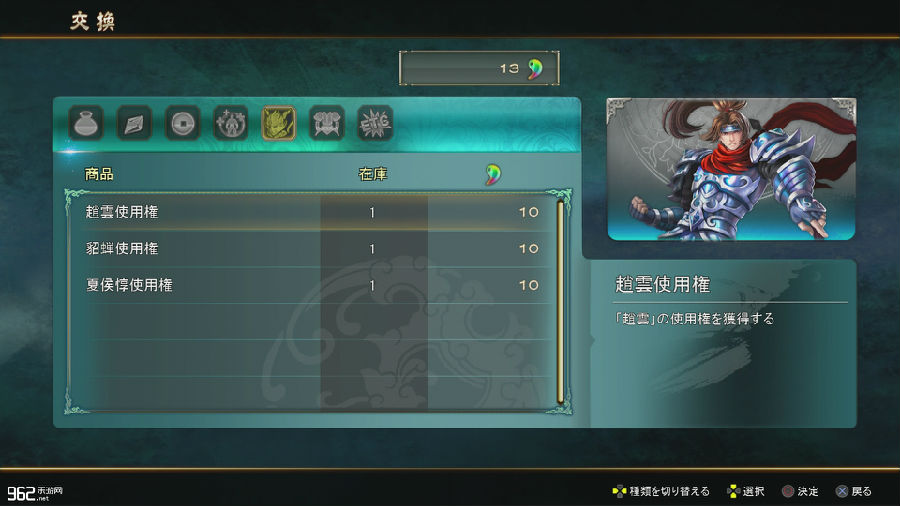The height and width of the screenshot is (506, 900).
Task: Open the crystal gem category tab
Action: click(x=134, y=123)
